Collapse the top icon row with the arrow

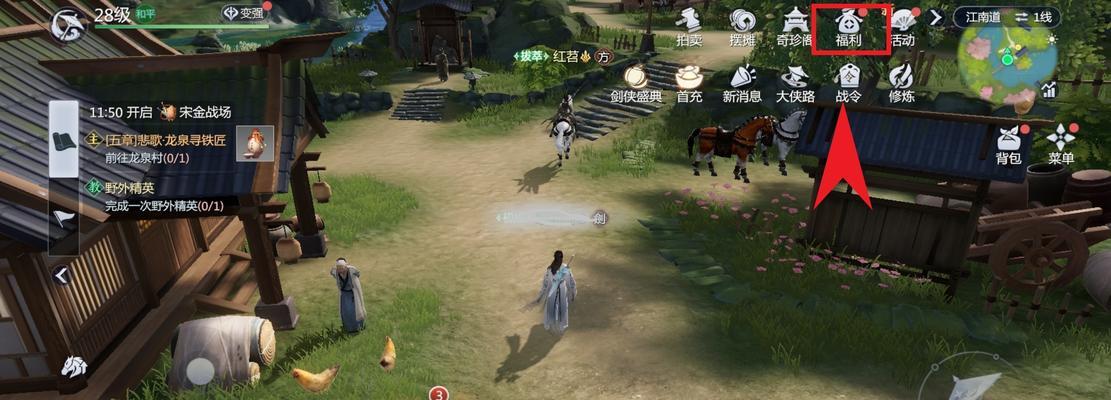pyautogui.click(x=936, y=17)
